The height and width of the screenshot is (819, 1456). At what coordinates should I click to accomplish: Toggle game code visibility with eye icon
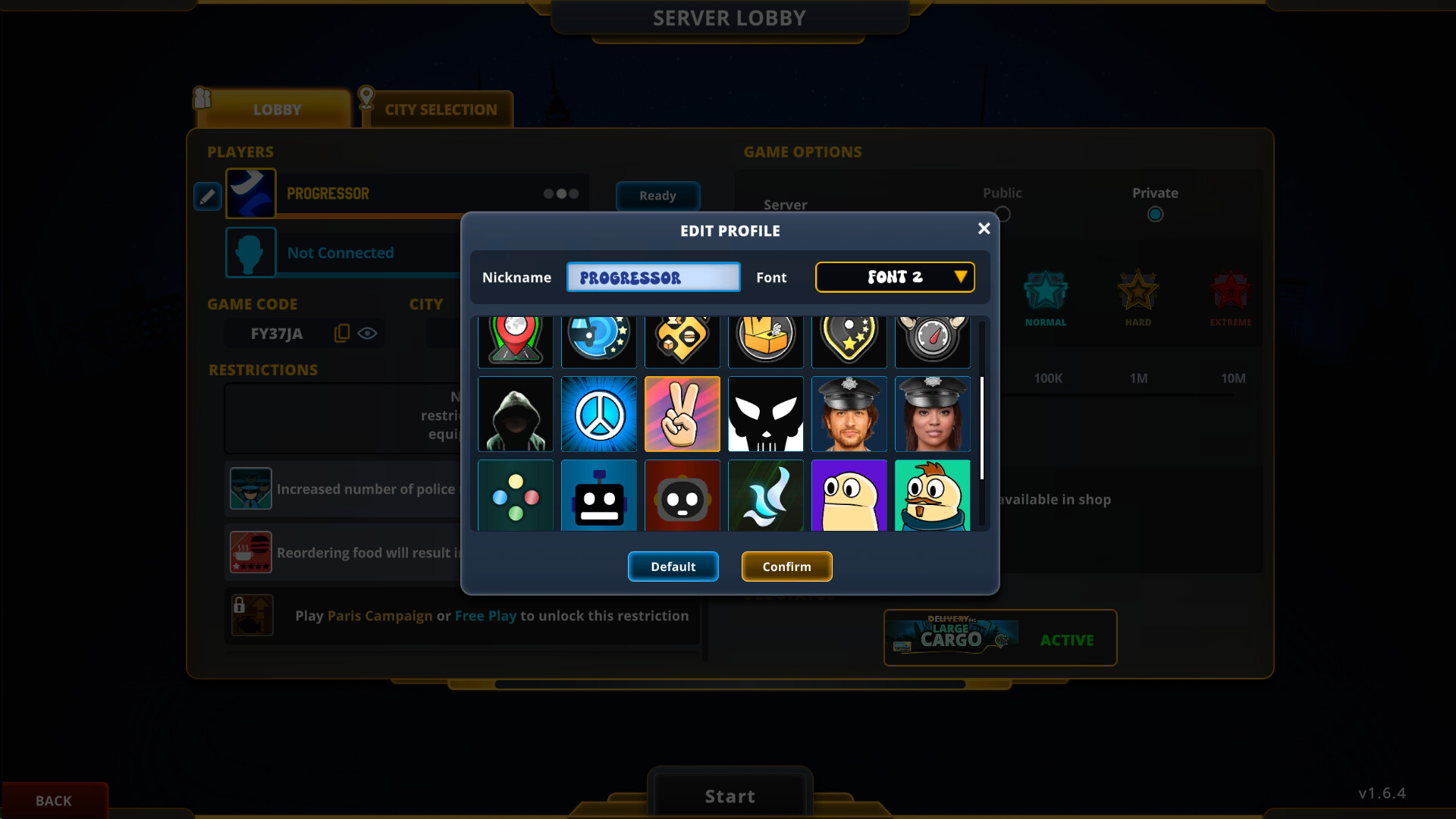coord(369,332)
